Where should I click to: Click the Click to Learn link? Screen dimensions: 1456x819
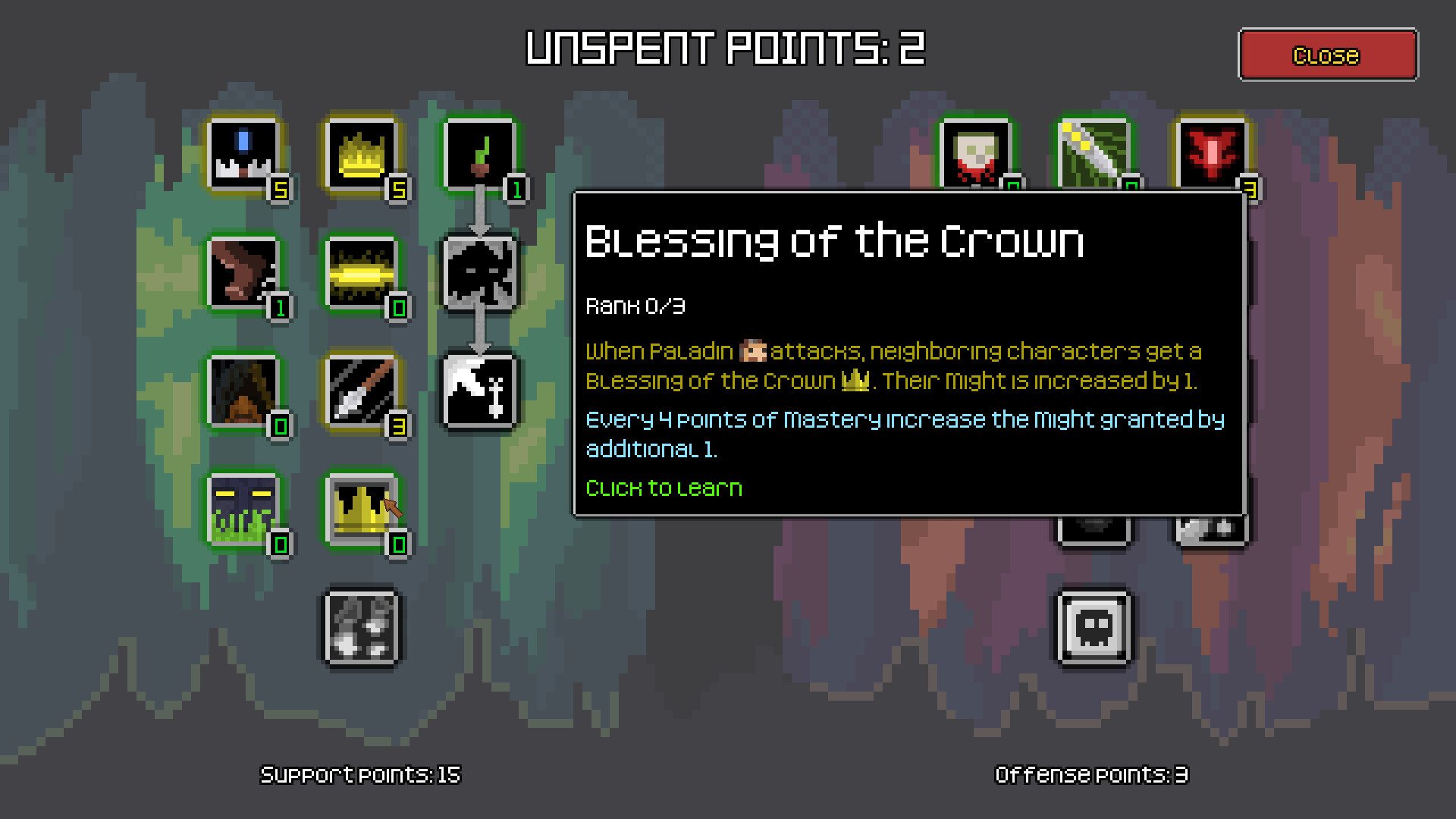(664, 488)
